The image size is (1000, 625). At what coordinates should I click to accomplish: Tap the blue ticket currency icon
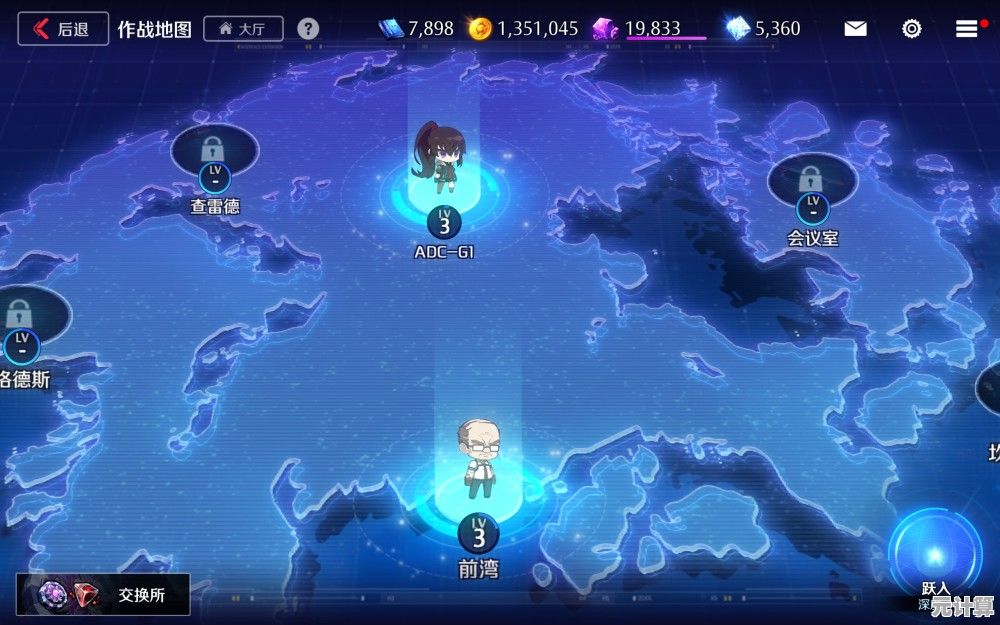(391, 29)
